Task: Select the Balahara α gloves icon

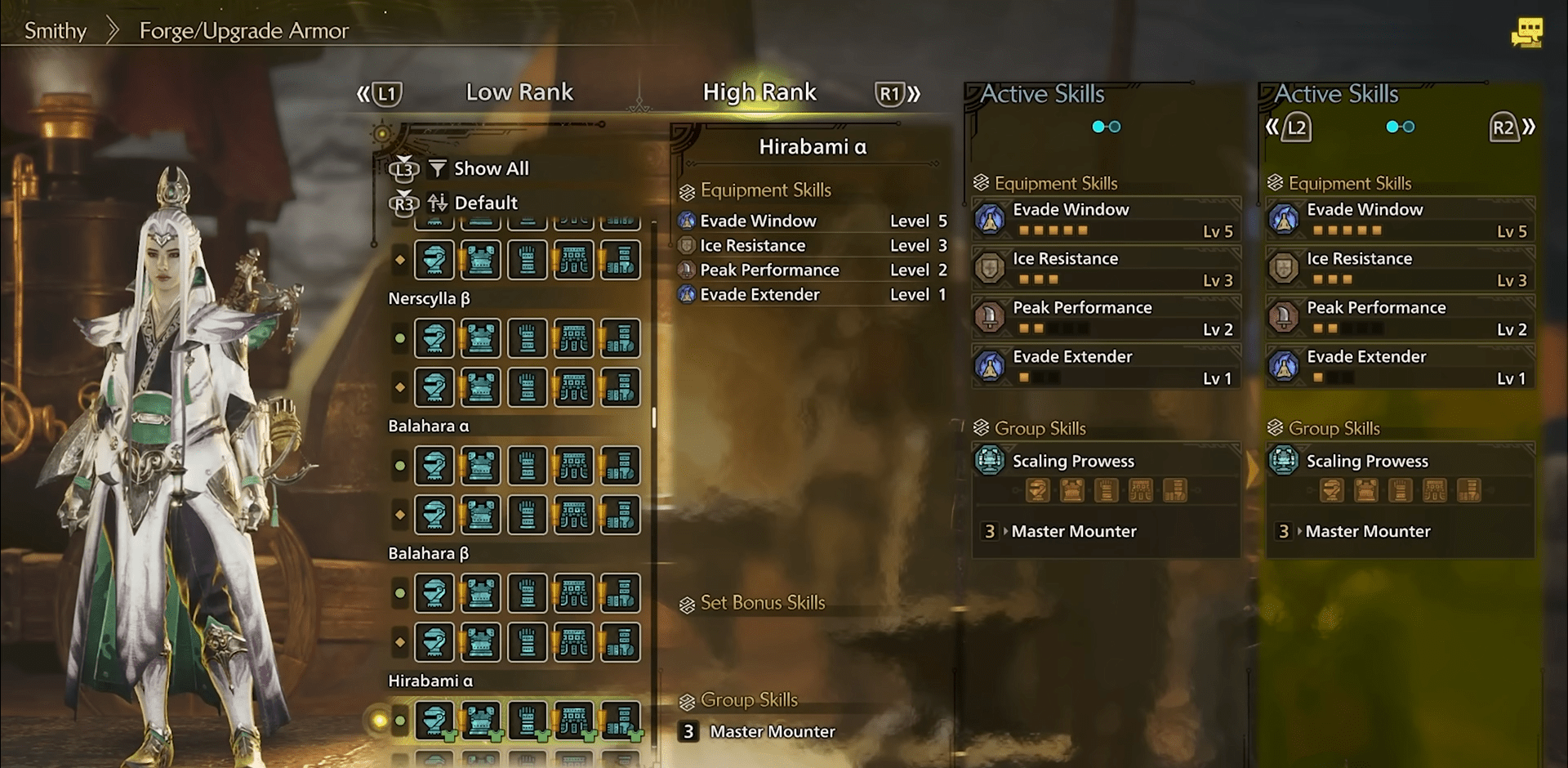Action: click(527, 466)
